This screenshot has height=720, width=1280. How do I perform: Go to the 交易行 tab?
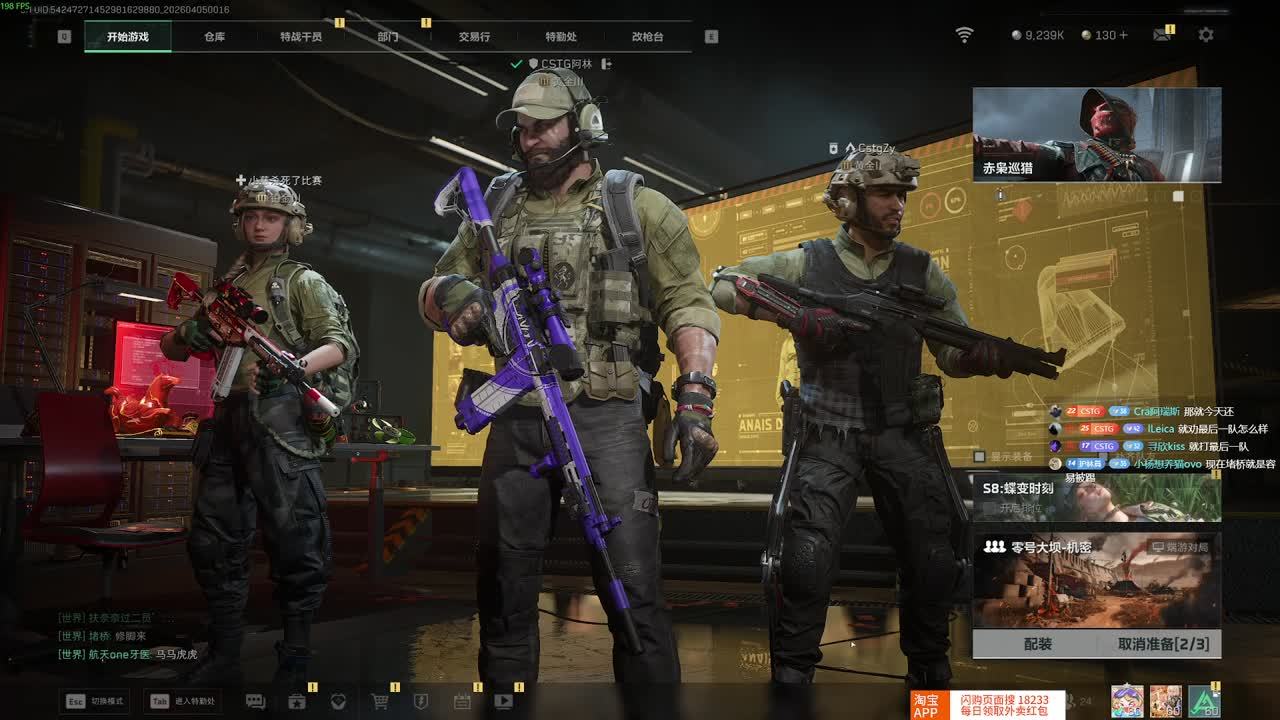click(474, 37)
